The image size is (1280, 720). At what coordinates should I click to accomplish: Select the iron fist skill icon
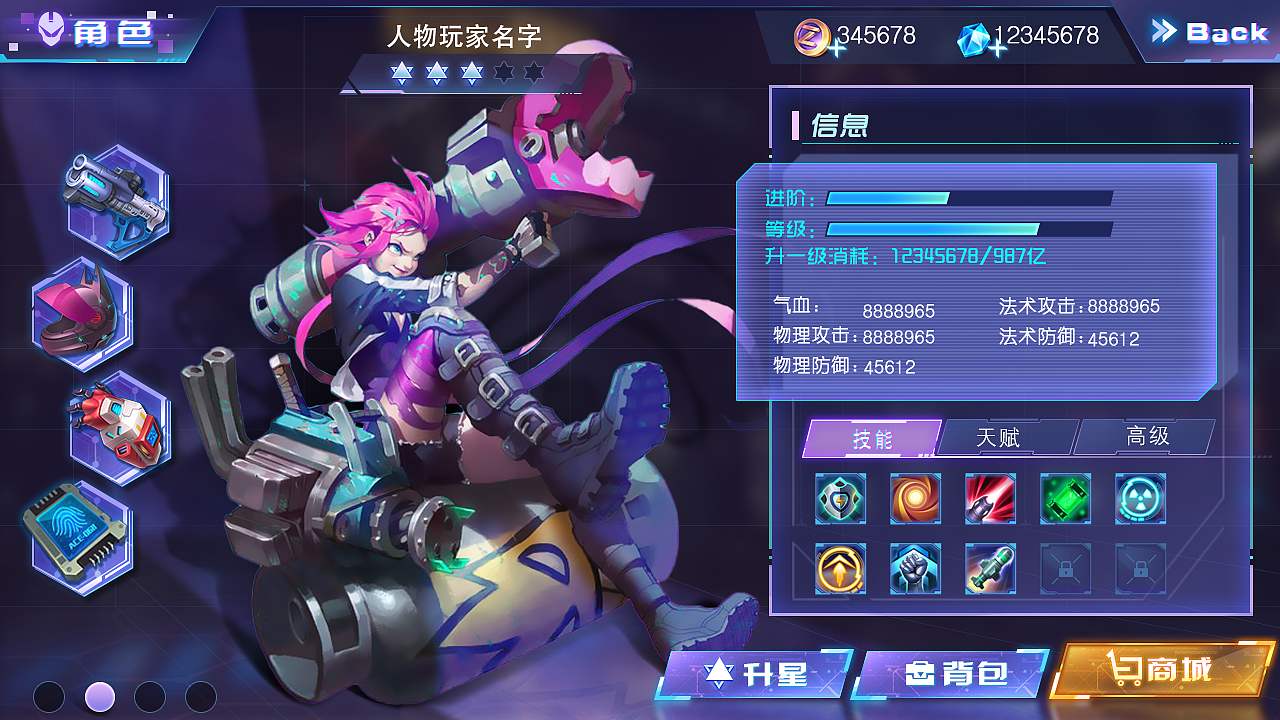(x=915, y=570)
